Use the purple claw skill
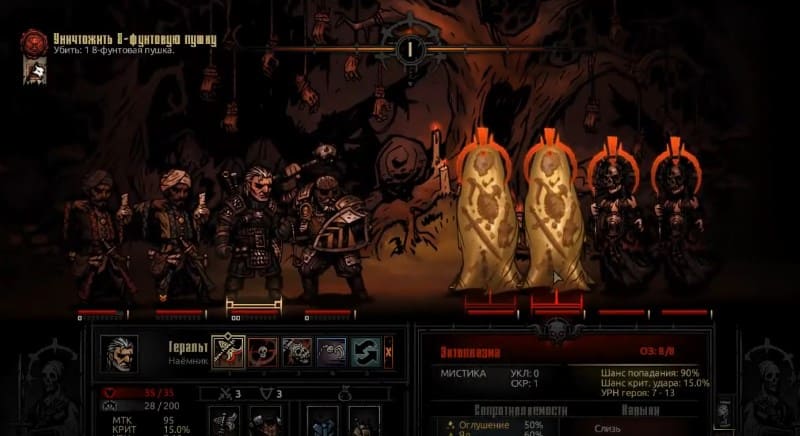 [331, 351]
